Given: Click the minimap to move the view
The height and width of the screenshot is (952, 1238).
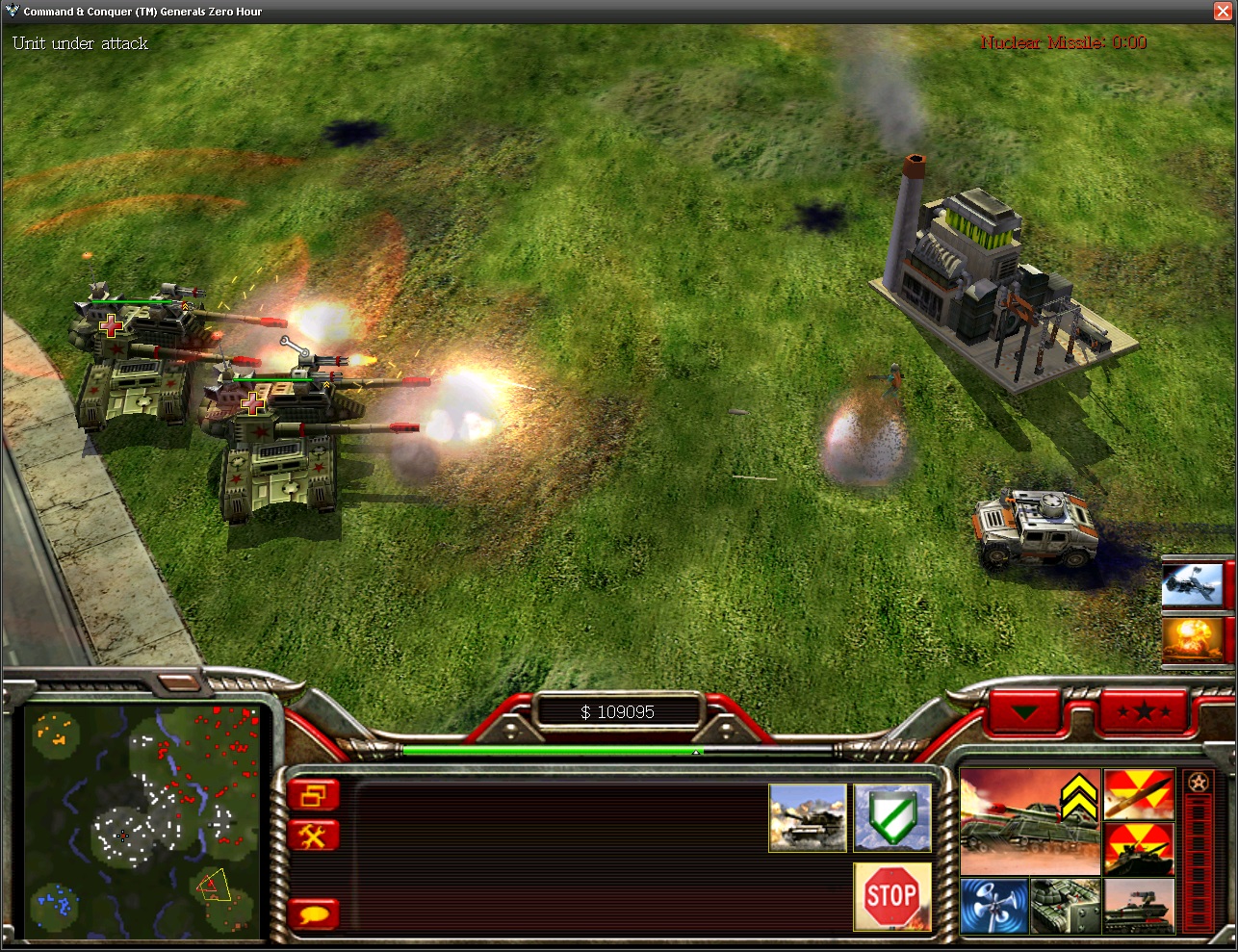Looking at the screenshot, I should click(144, 823).
